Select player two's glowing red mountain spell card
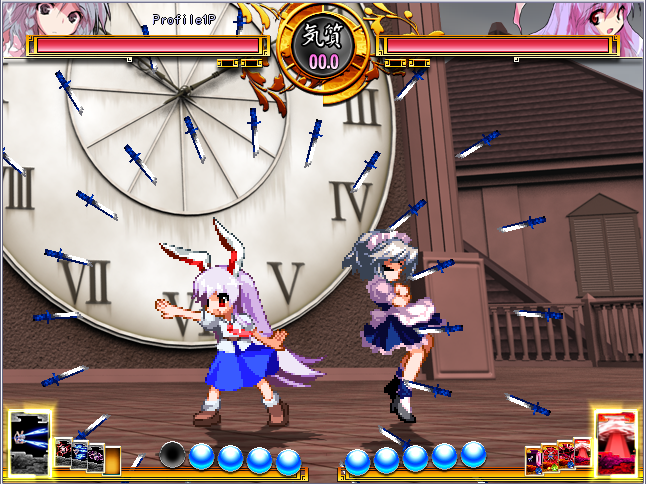Screen dimensions: 646x484 [615, 438]
